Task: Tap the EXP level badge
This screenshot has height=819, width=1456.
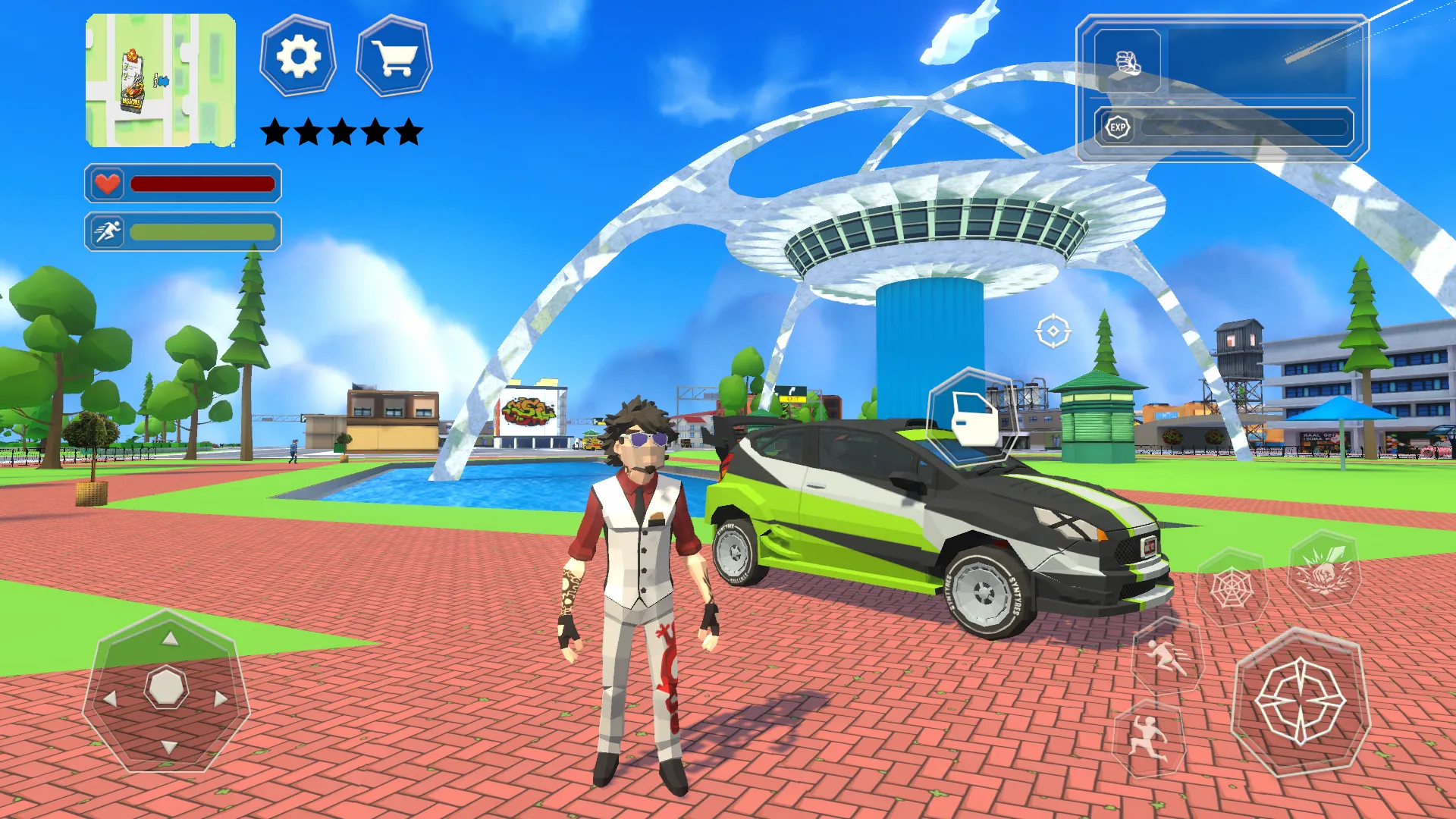Action: [x=1119, y=128]
